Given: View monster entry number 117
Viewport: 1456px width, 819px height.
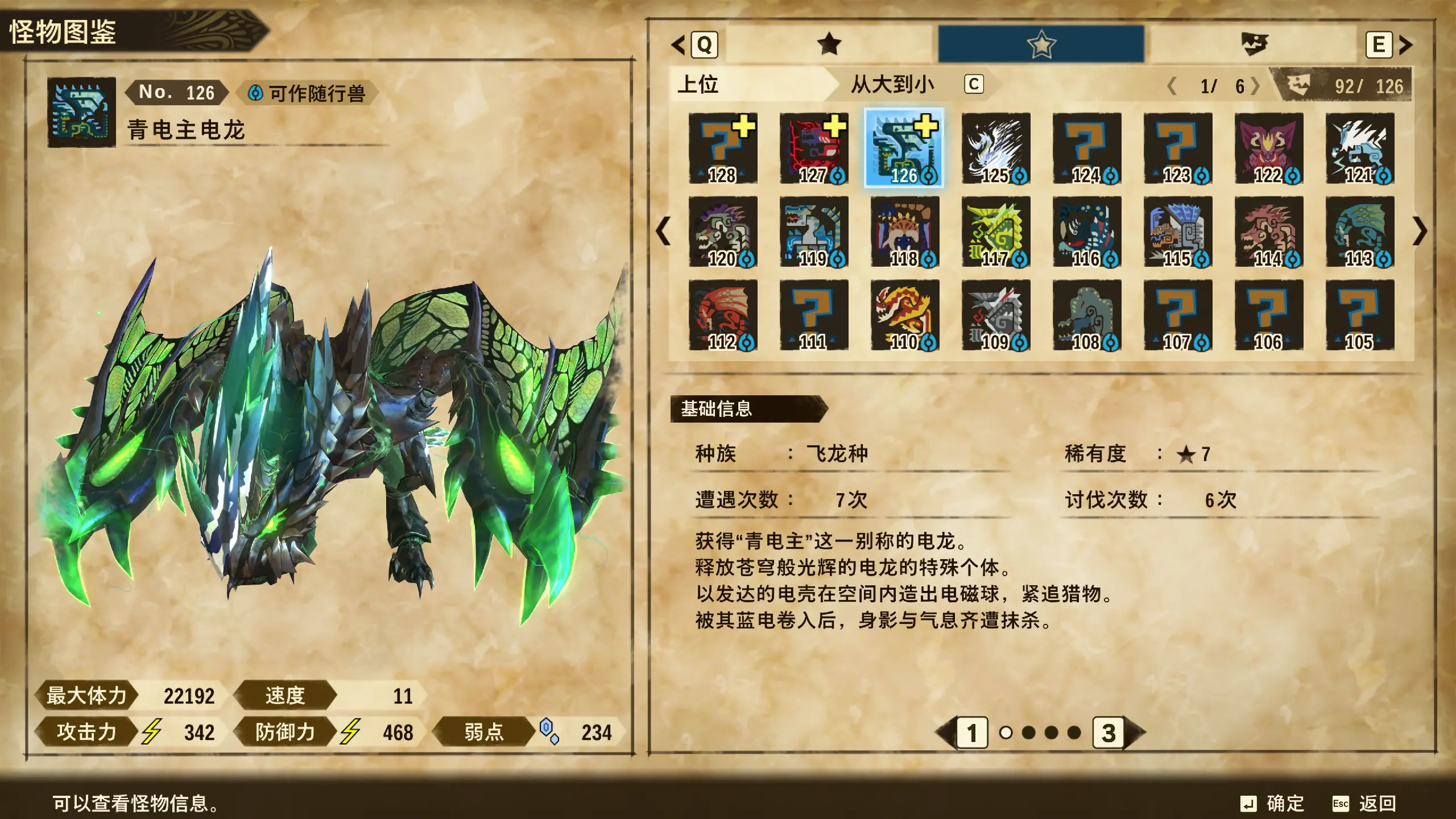Looking at the screenshot, I should (996, 231).
